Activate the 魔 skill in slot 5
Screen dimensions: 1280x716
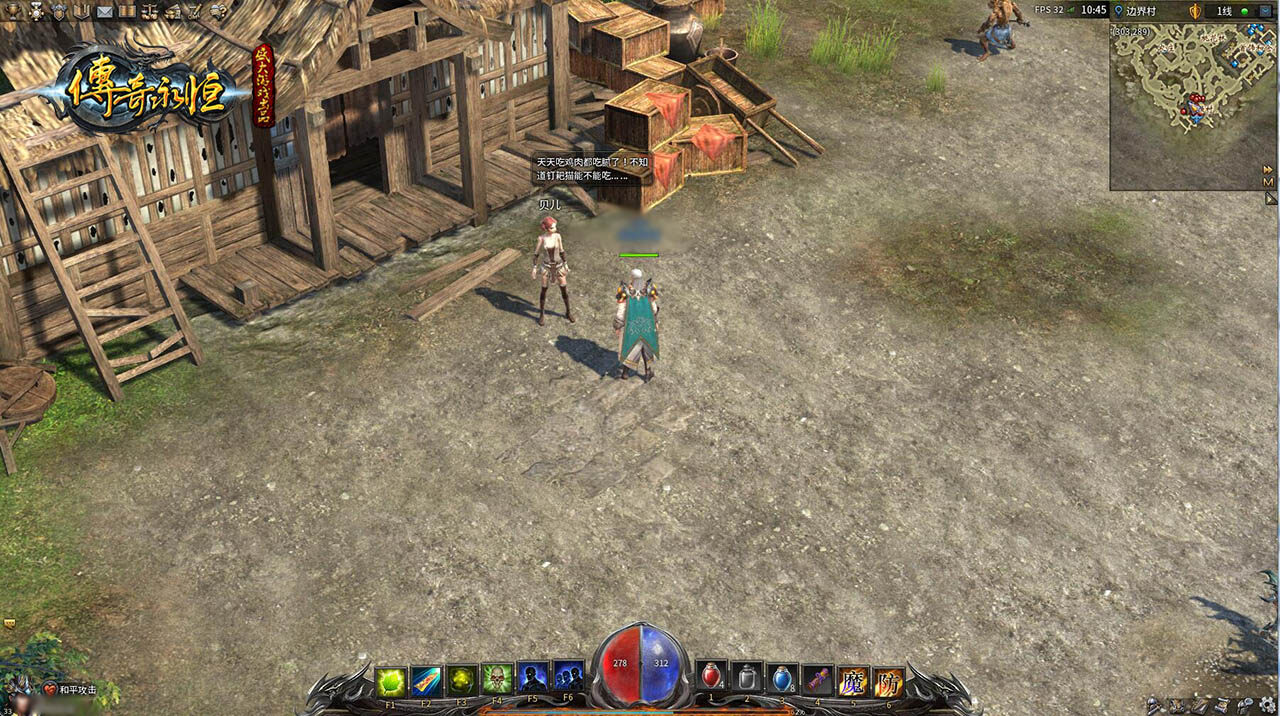click(853, 680)
